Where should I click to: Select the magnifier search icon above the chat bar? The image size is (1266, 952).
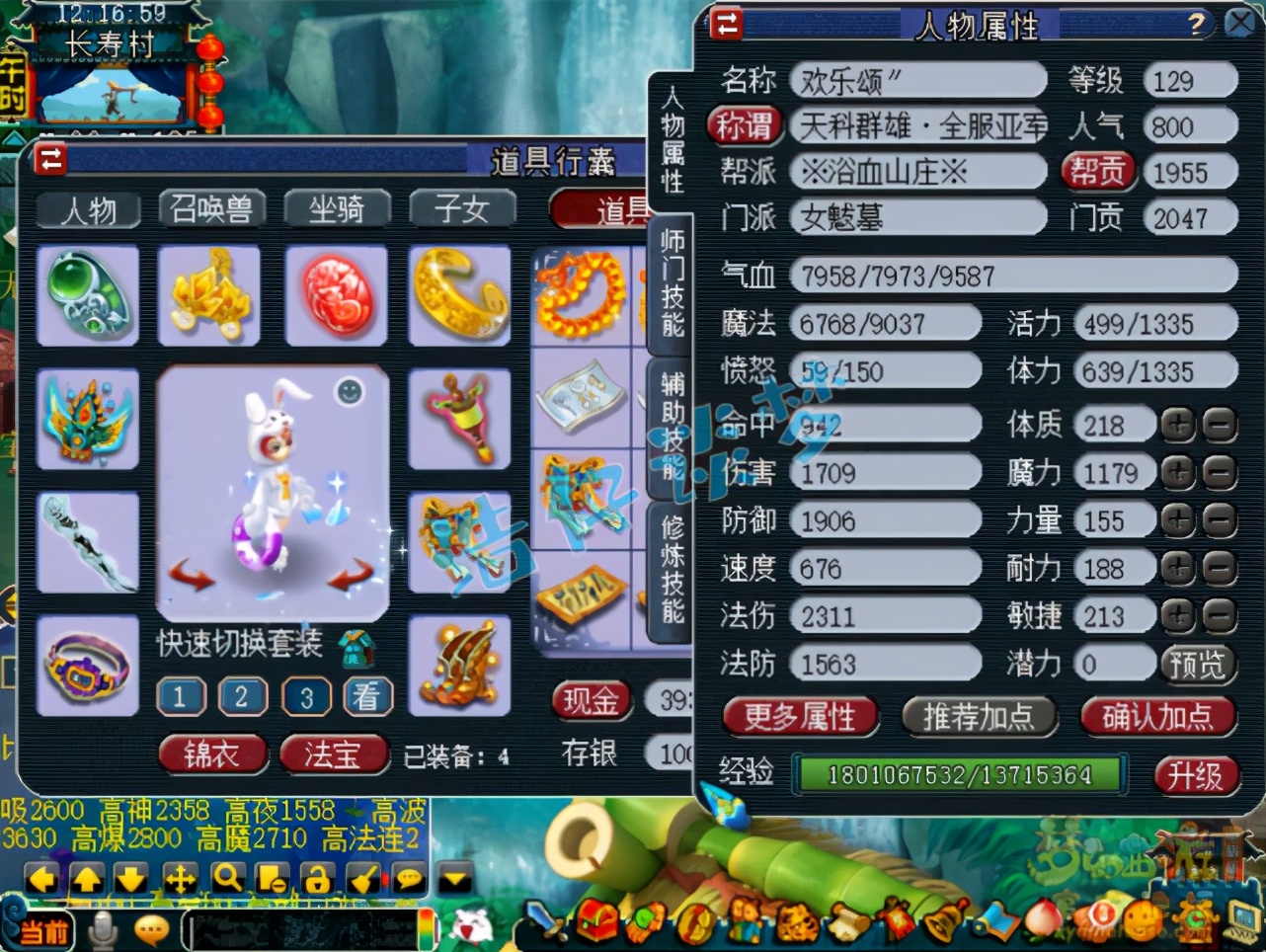coord(228,876)
